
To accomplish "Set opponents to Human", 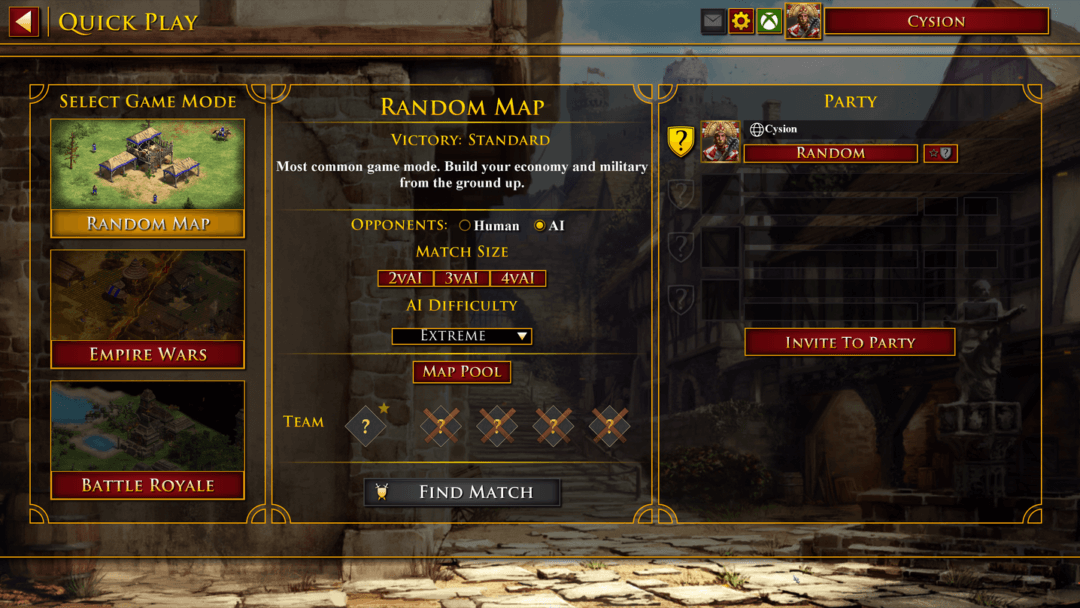I will (x=465, y=226).
